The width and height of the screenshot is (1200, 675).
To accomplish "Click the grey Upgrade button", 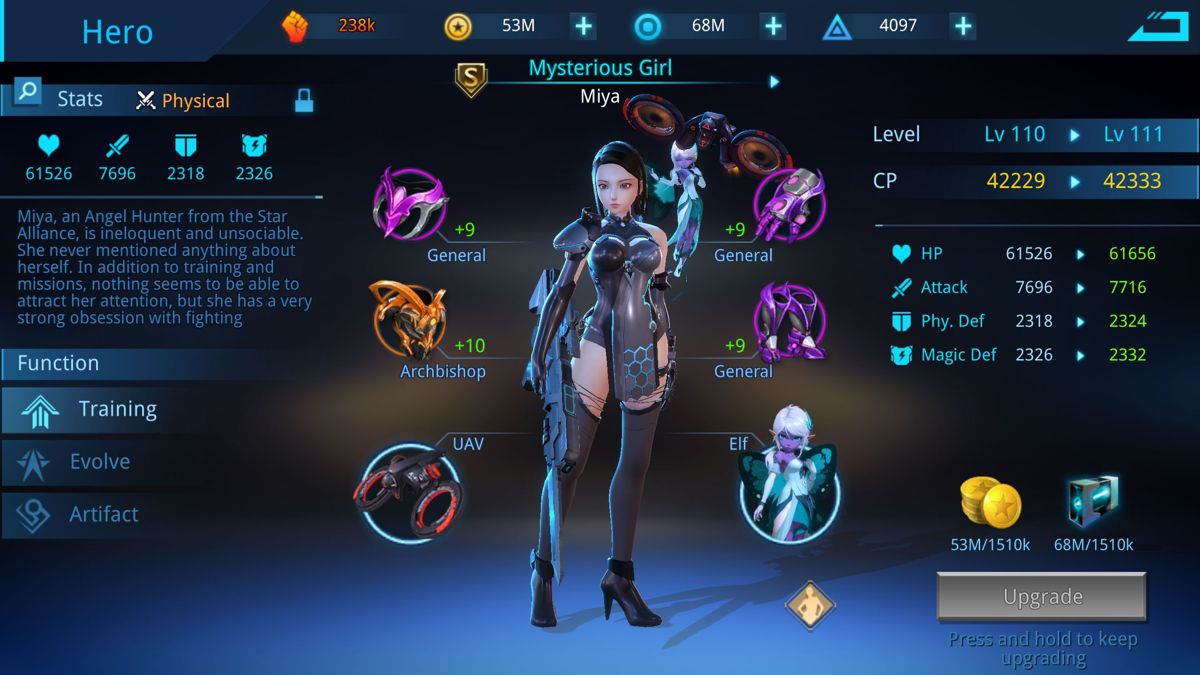I will coord(1041,597).
